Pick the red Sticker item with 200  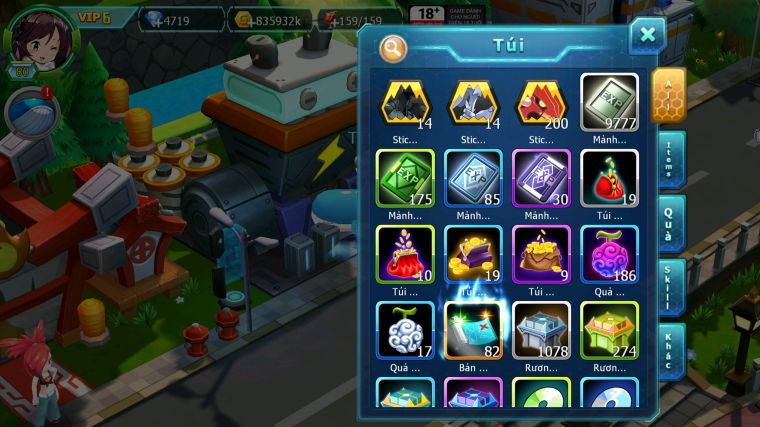coord(541,101)
